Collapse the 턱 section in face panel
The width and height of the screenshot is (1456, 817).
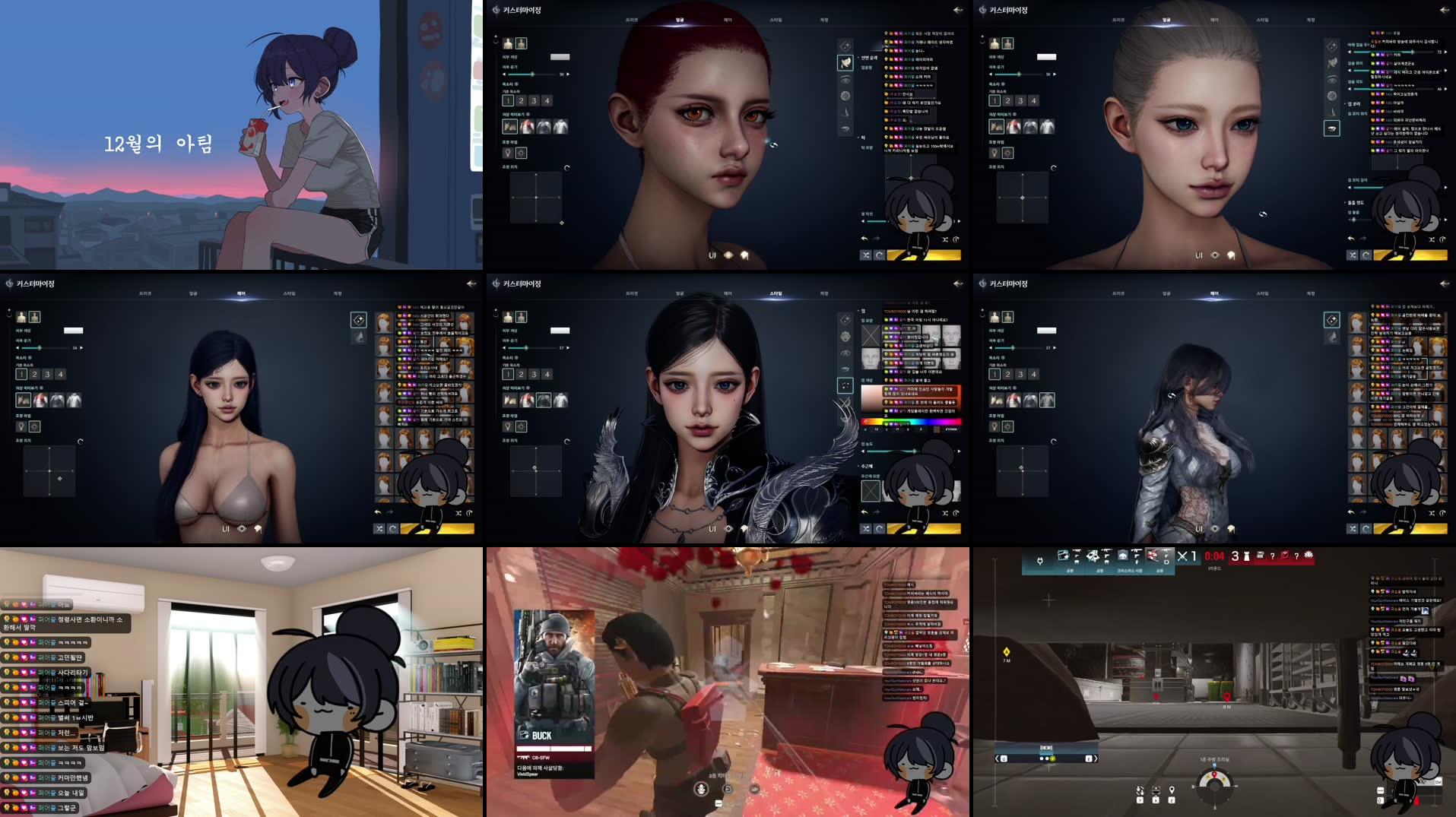tap(858, 137)
